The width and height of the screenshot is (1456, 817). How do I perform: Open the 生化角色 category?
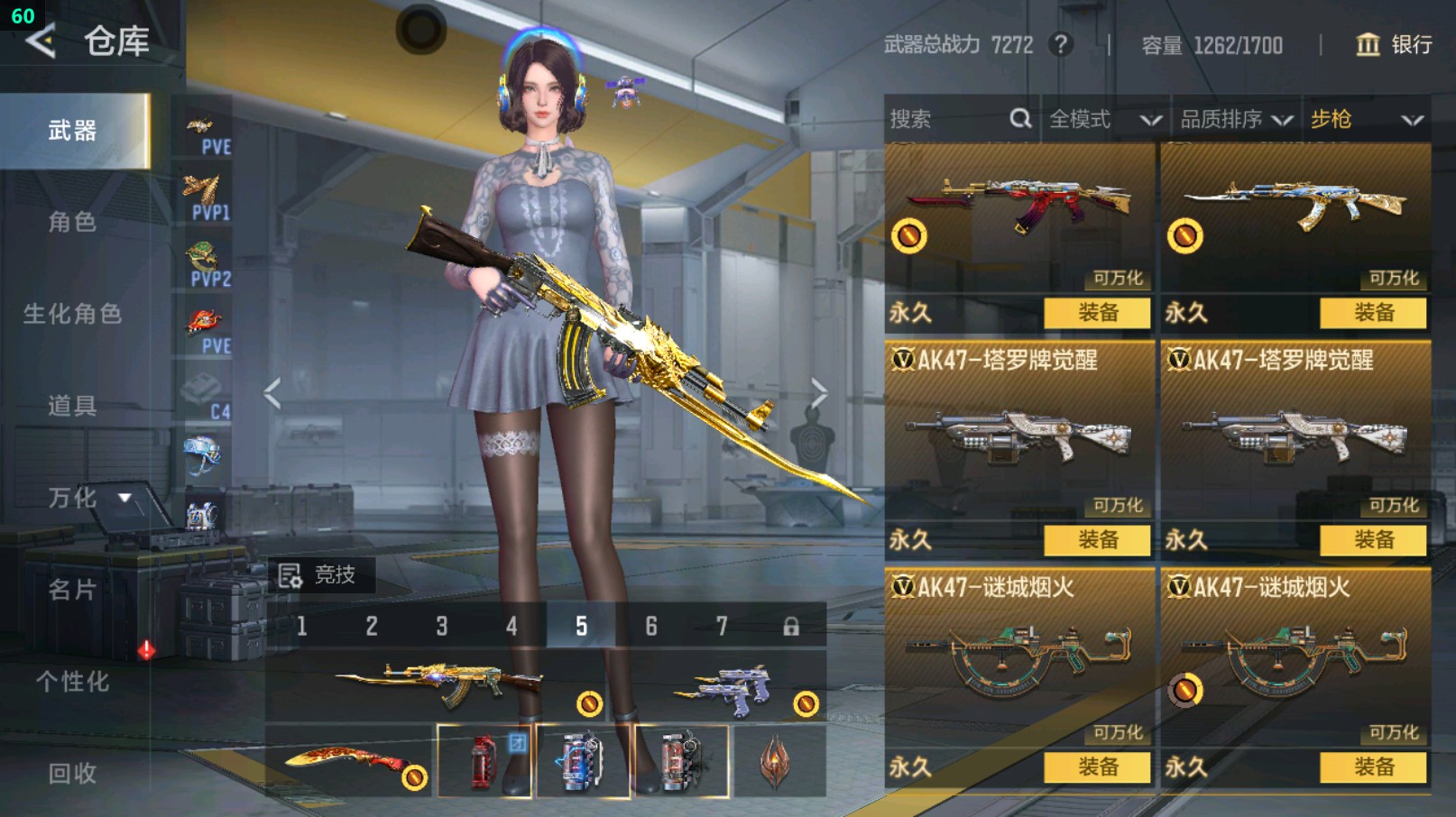point(72,314)
